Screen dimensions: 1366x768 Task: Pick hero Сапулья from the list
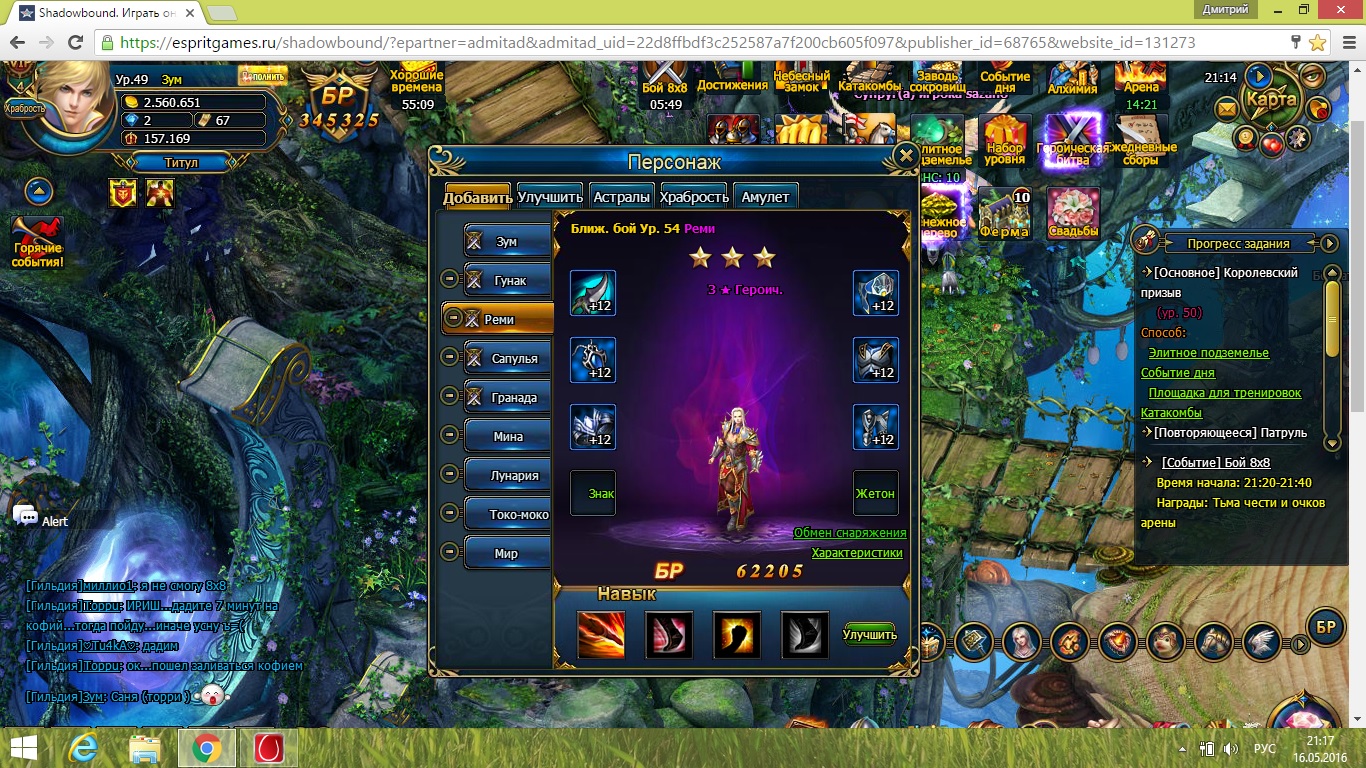click(x=513, y=359)
